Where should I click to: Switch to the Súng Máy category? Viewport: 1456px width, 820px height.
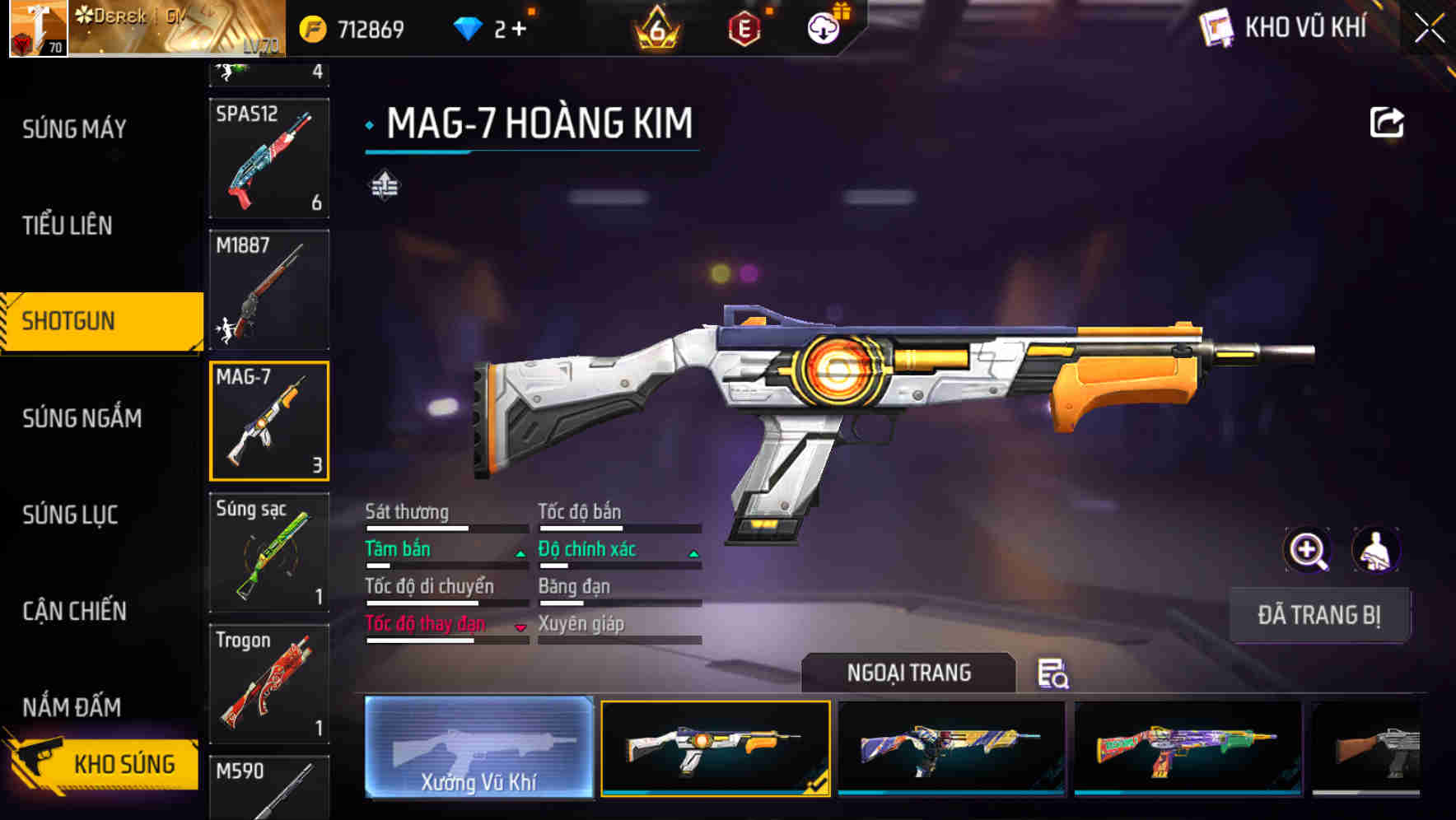pos(74,129)
